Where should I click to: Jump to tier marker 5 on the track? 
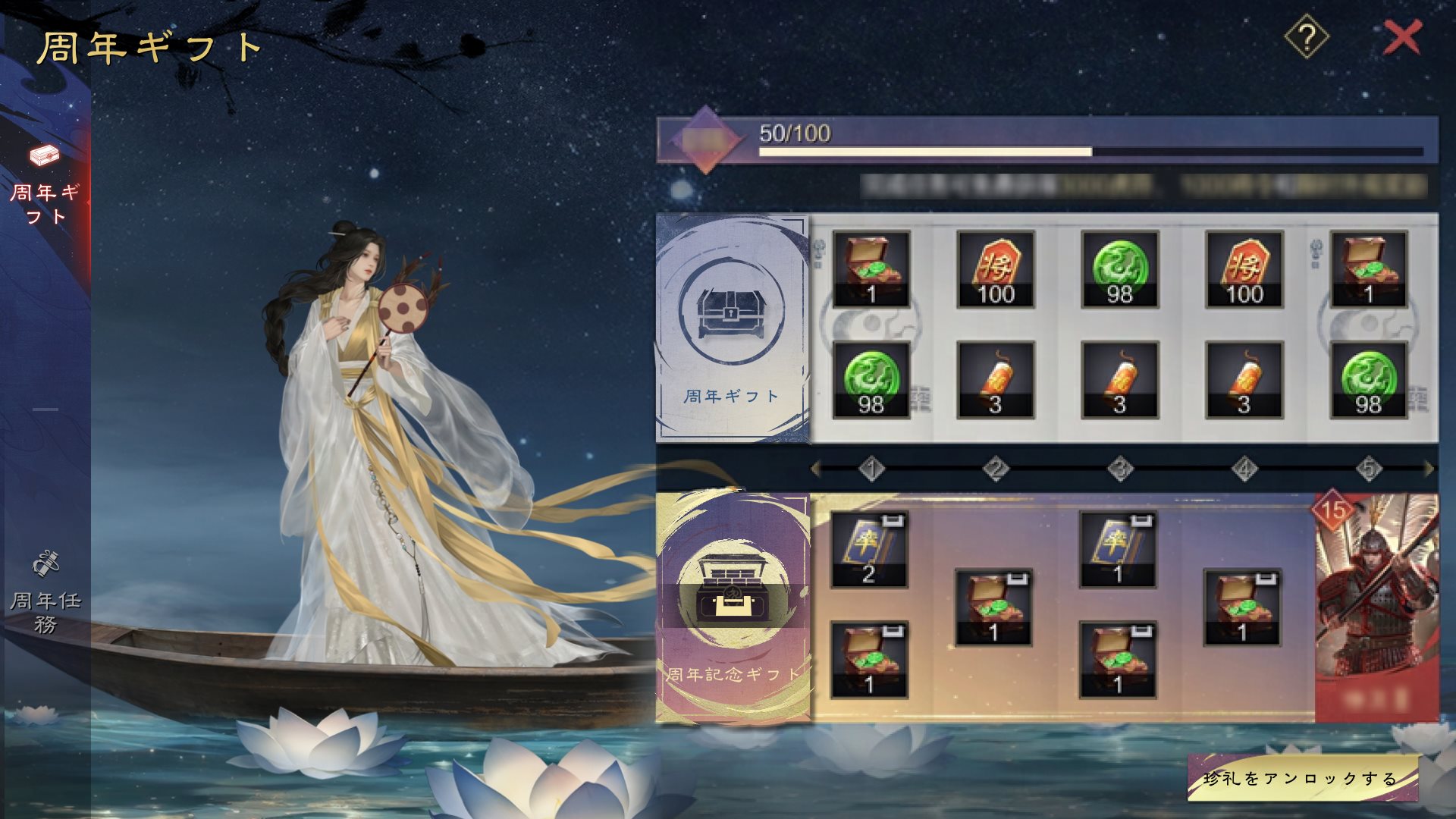coord(1368,469)
